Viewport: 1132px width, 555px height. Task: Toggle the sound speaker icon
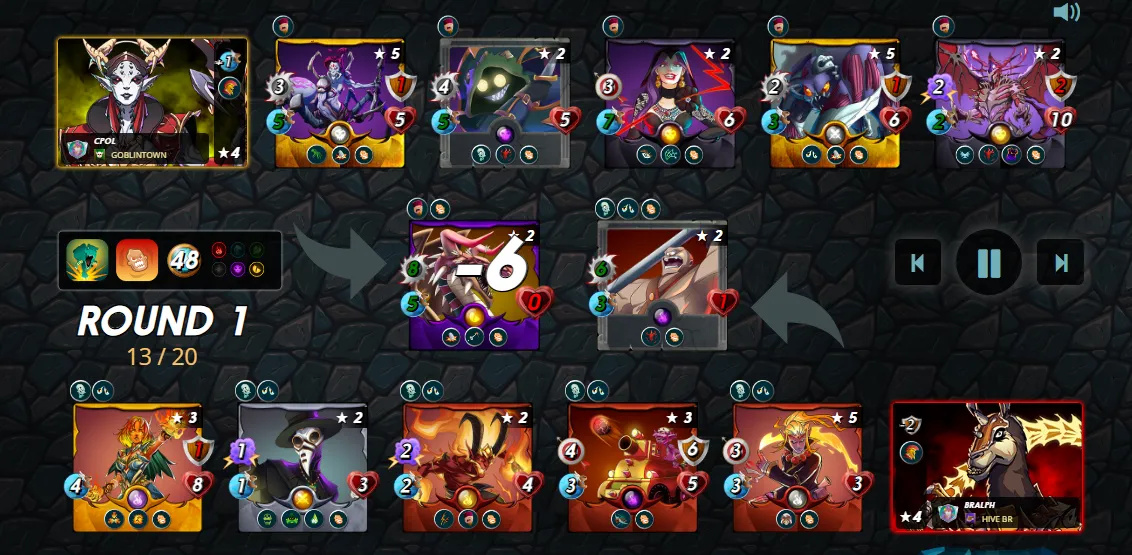click(1067, 12)
